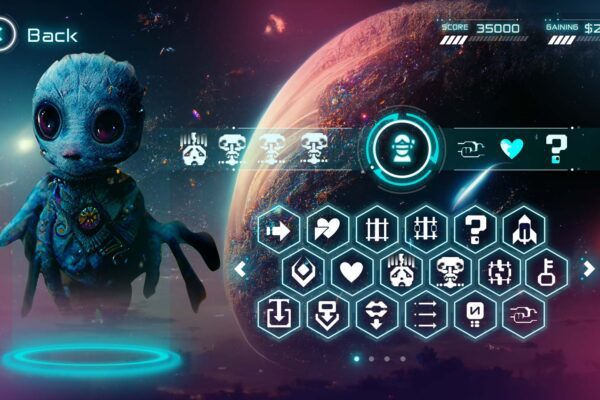Choose the spiky alien mask in the top bar
The image size is (600, 400).
click(194, 148)
